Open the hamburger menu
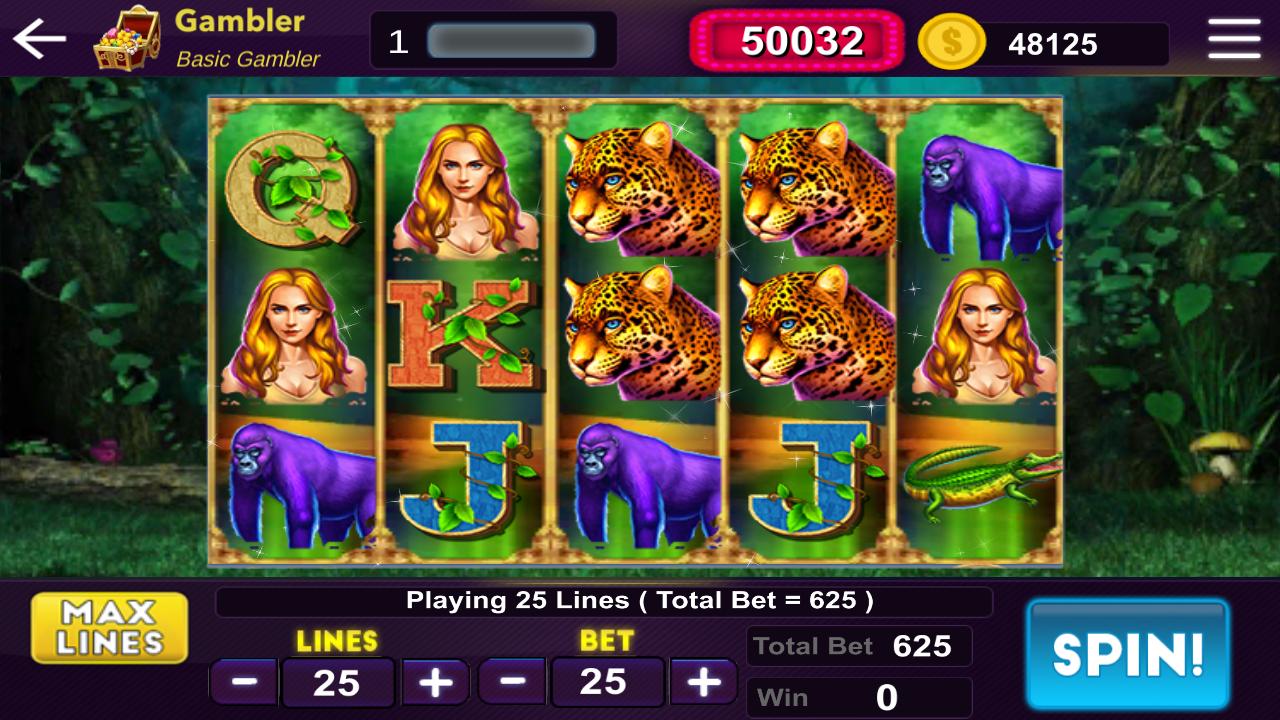1280x720 pixels. click(x=1234, y=38)
